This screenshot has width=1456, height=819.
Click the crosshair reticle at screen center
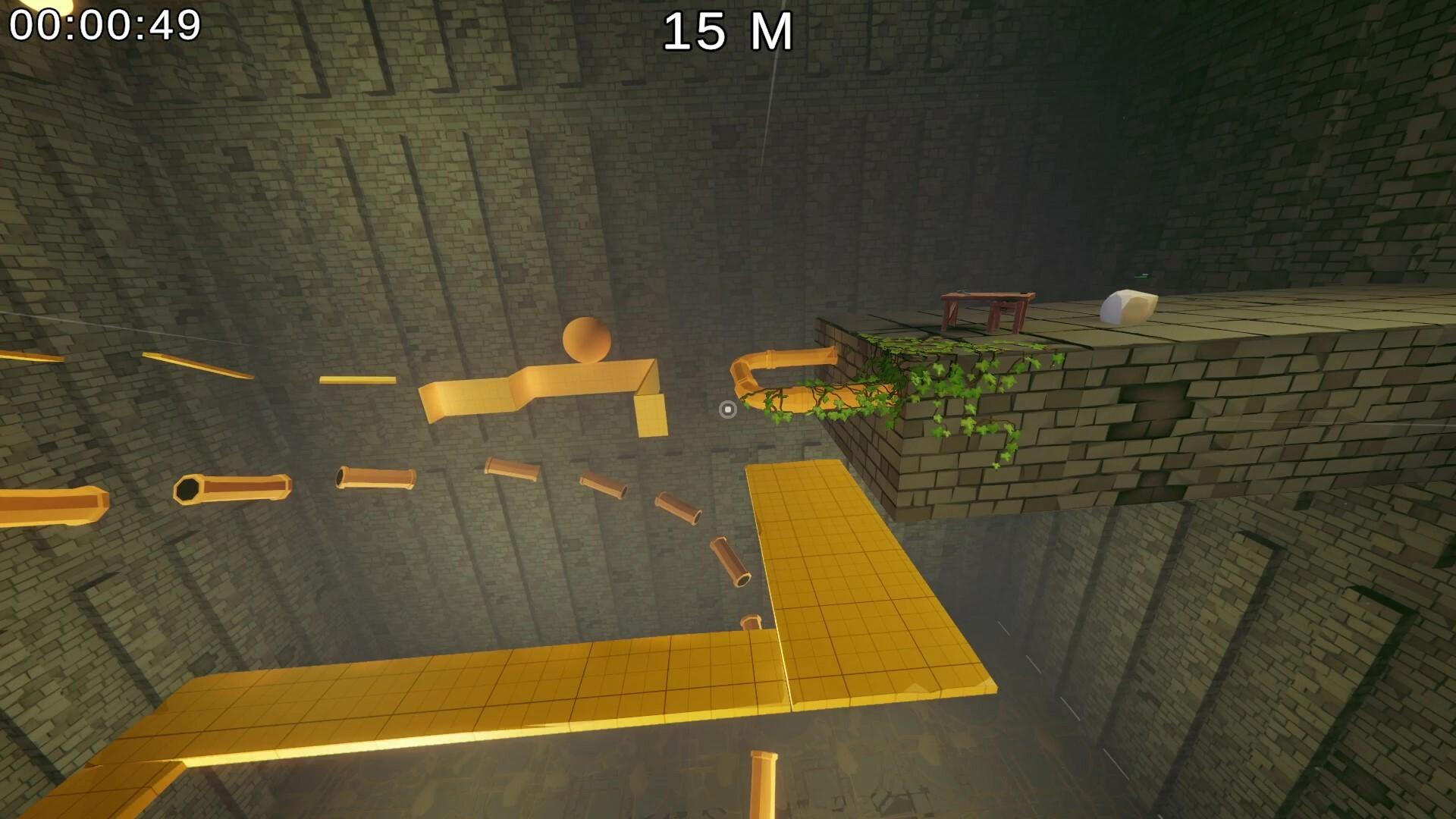pyautogui.click(x=728, y=409)
